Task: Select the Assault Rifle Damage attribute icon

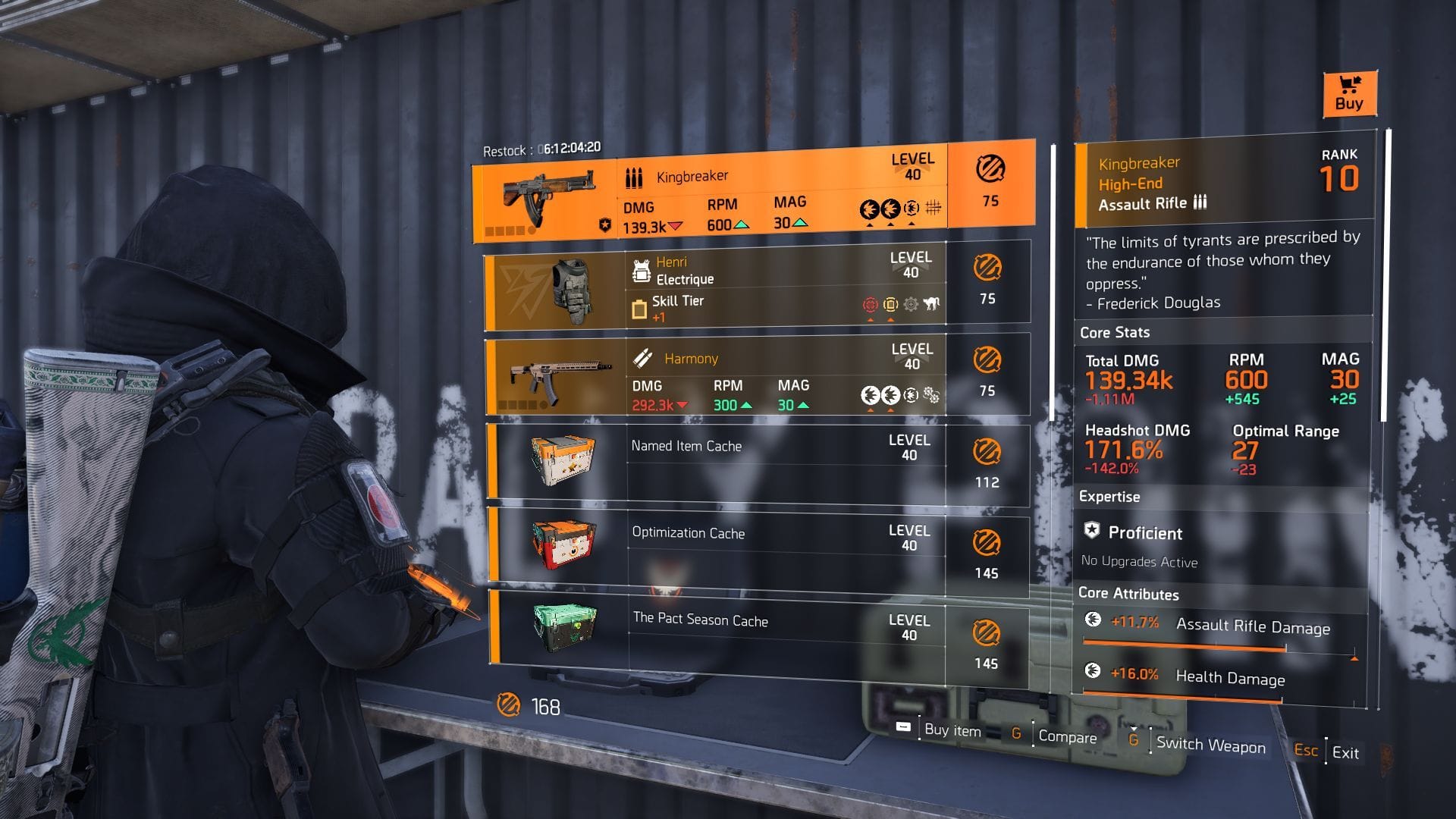Action: 1094,620
